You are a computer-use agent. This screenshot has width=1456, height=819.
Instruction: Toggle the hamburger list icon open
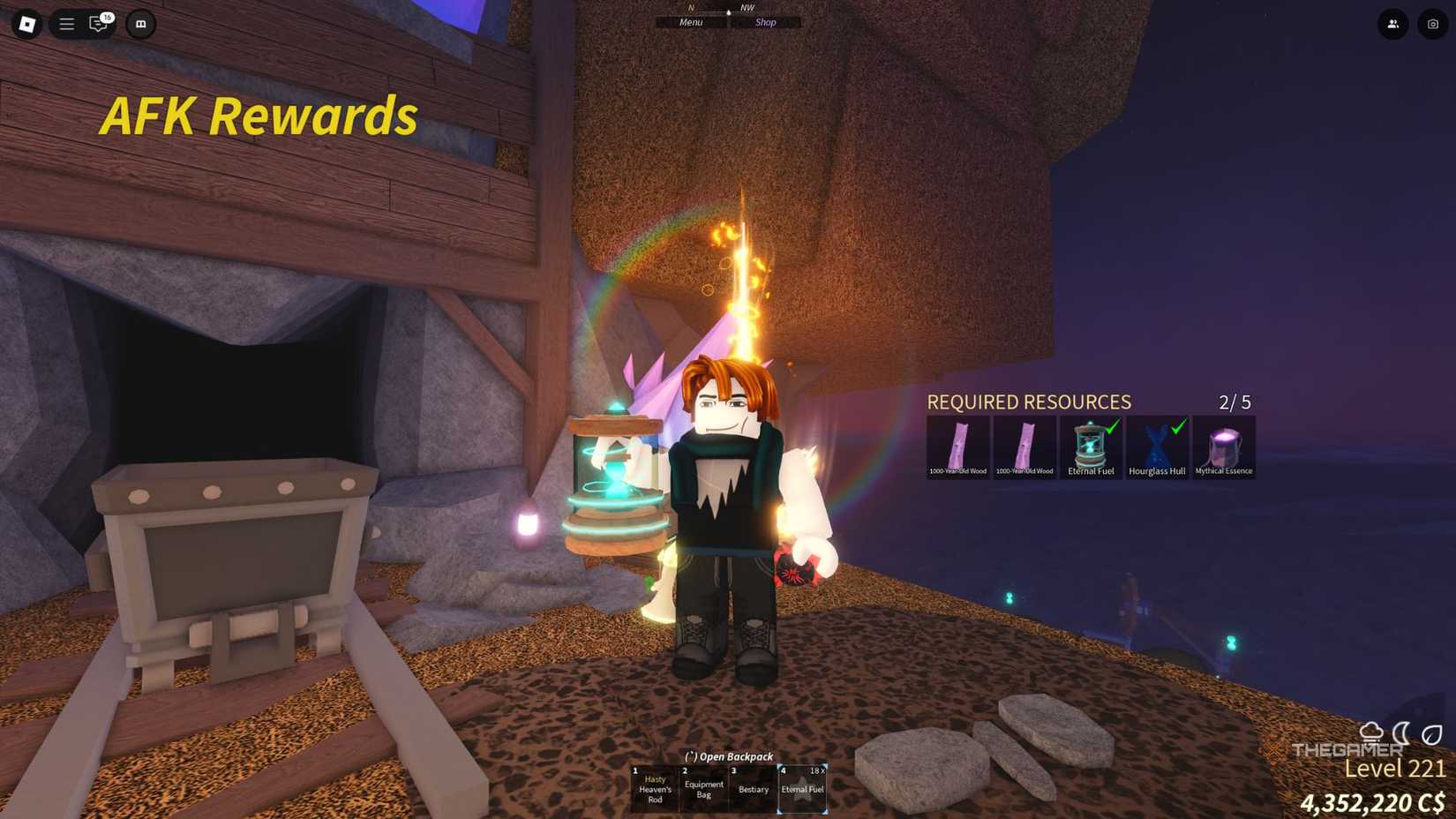click(x=66, y=24)
